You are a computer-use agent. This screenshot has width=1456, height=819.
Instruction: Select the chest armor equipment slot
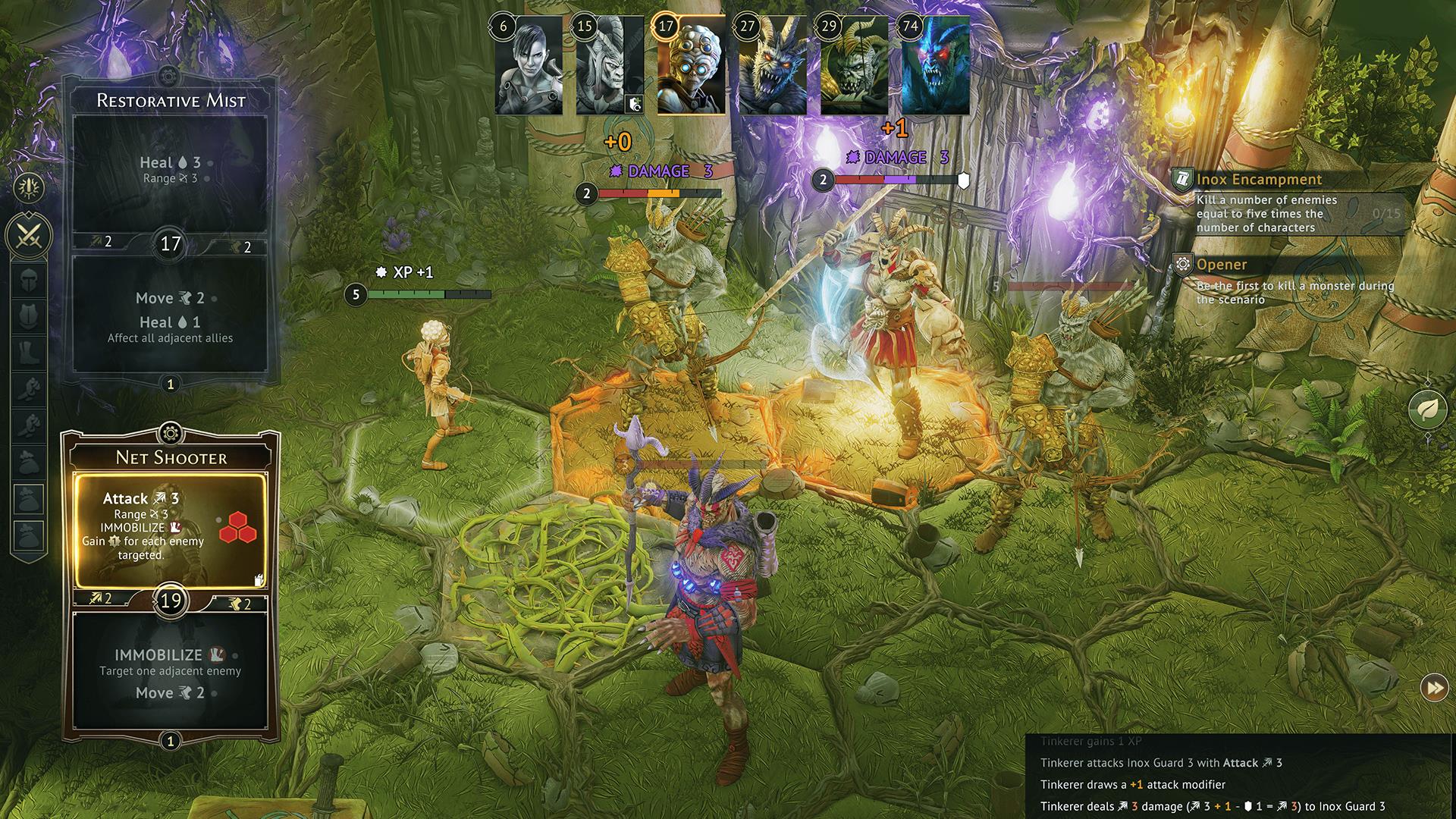click(29, 315)
